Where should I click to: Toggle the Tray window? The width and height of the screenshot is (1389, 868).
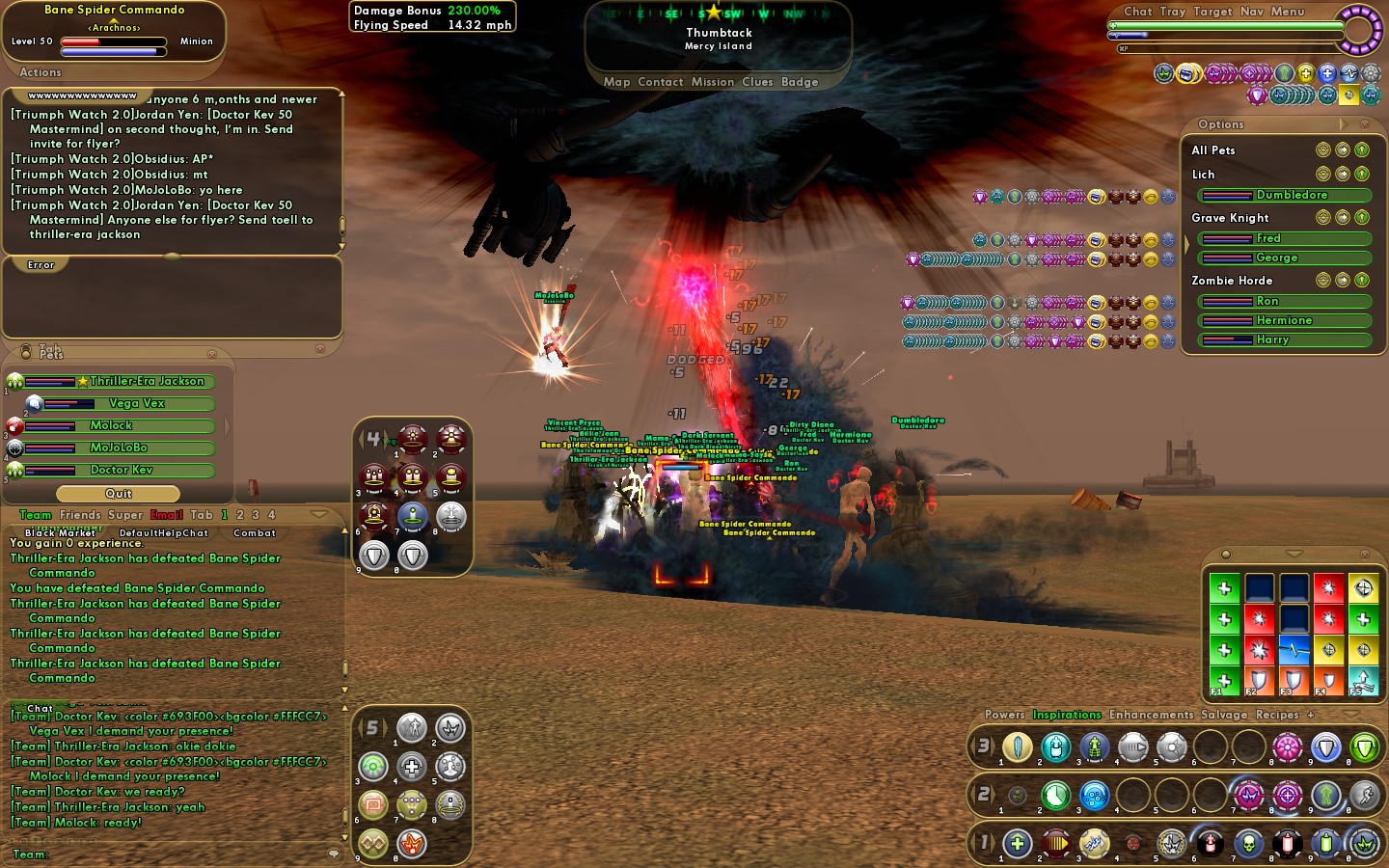1172,12
